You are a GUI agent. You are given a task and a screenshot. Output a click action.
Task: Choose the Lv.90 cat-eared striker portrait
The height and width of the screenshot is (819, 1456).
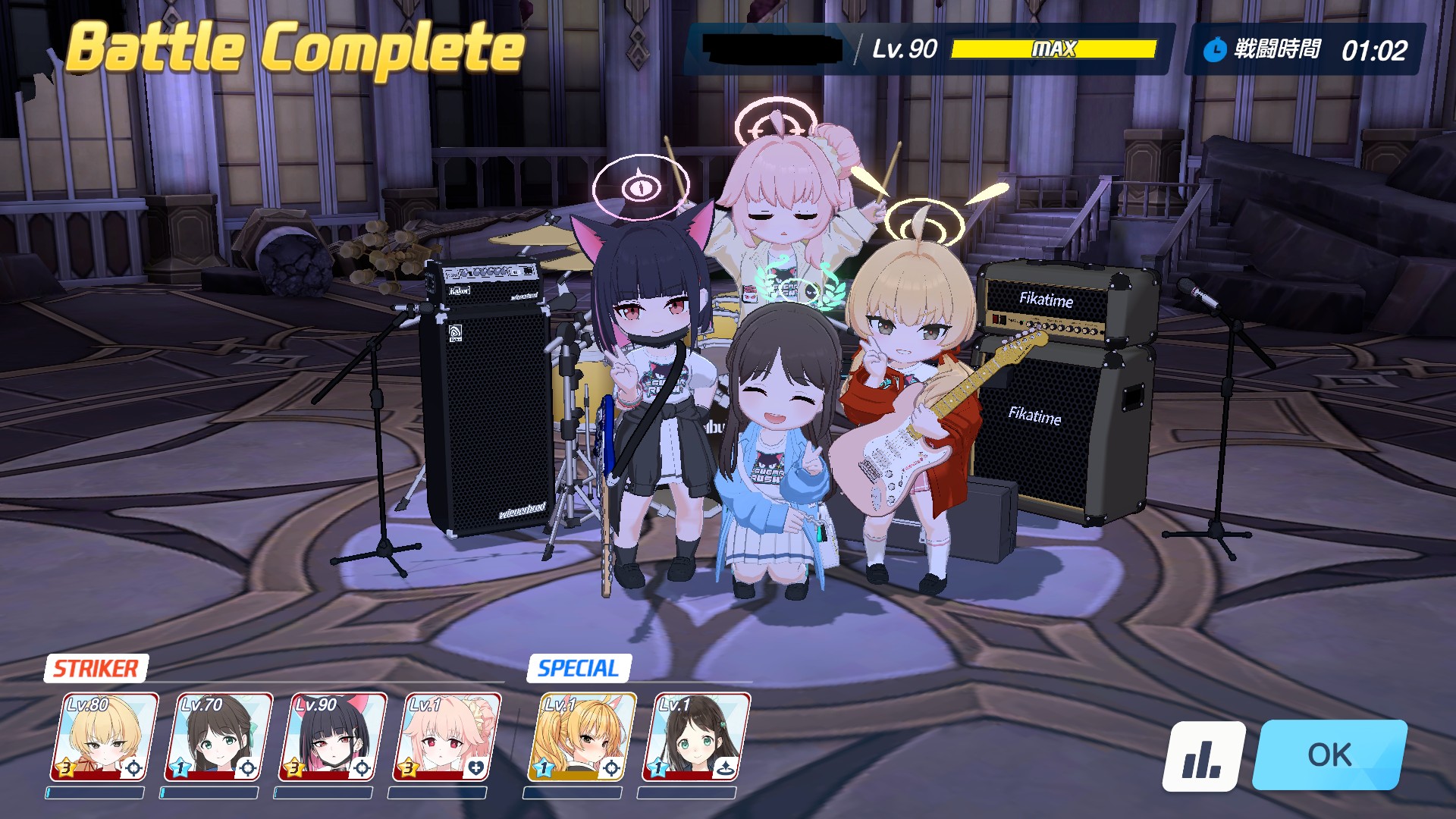click(332, 737)
